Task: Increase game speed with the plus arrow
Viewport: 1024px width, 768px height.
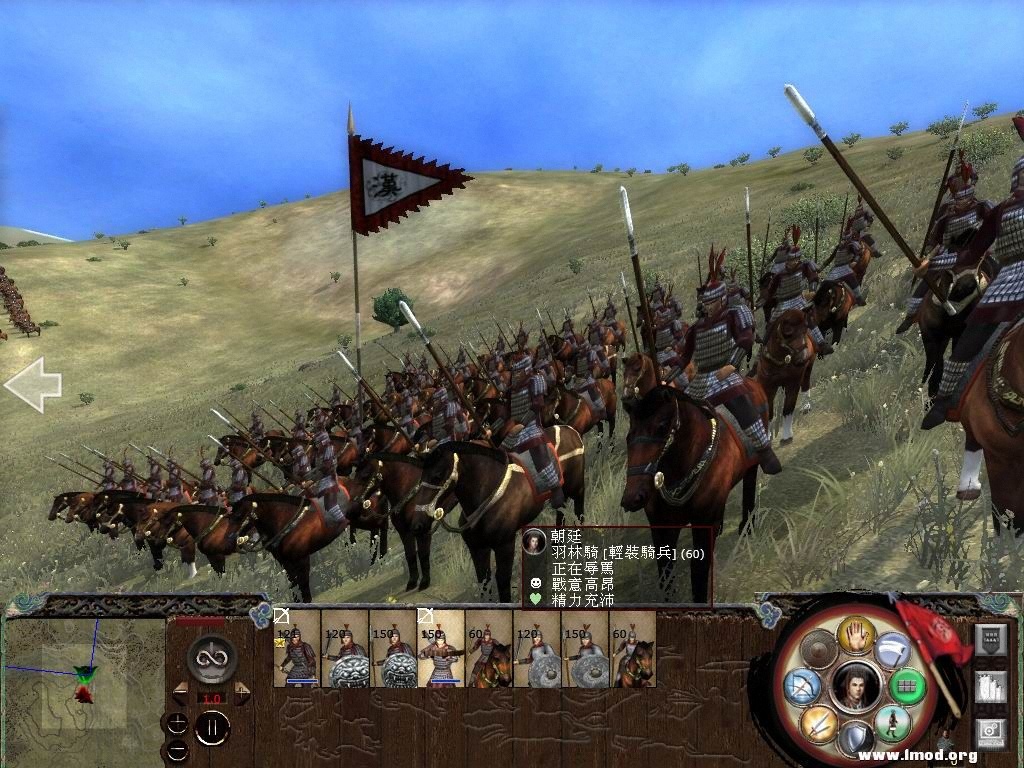Action: pos(241,693)
